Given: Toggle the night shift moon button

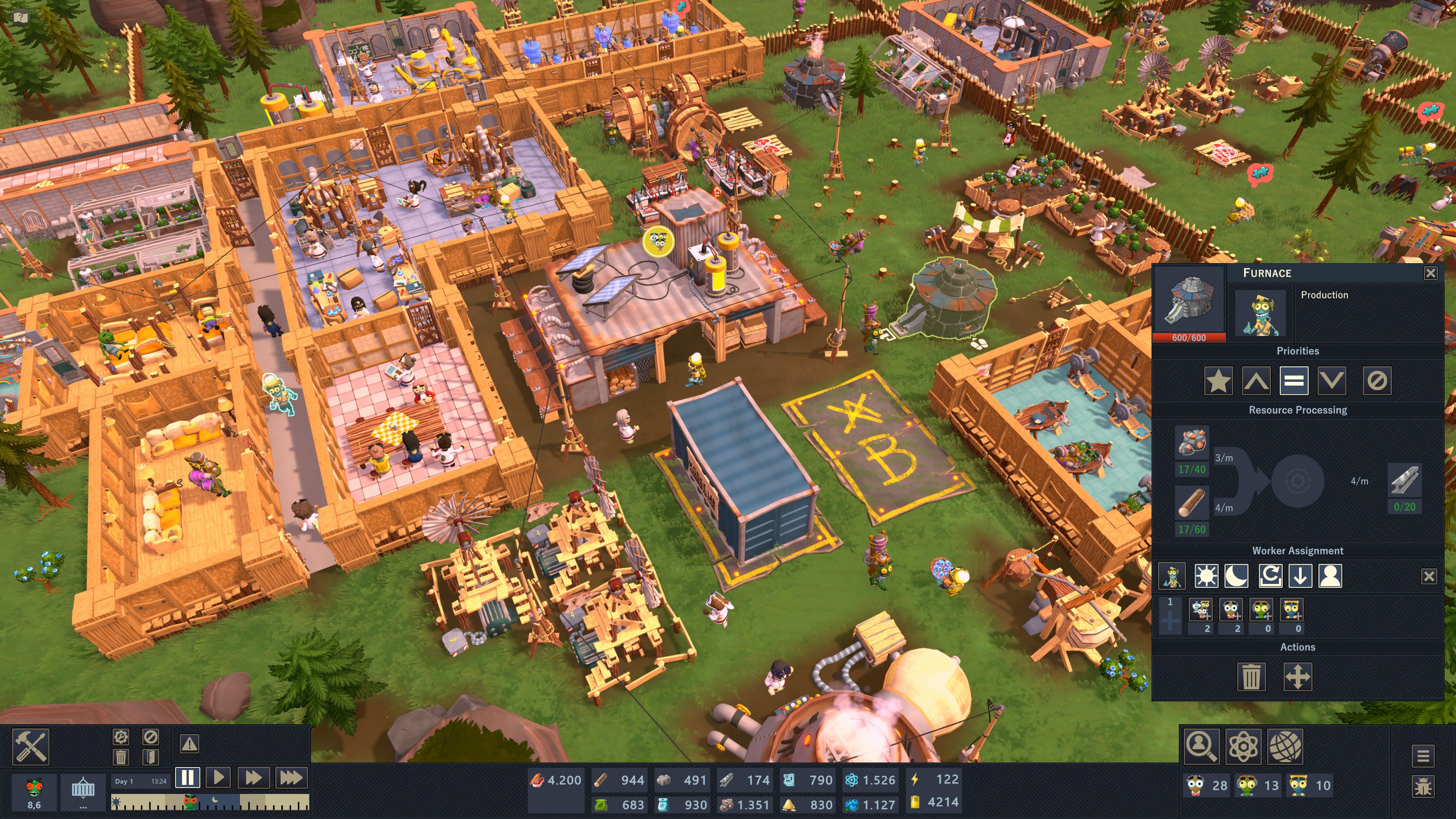Looking at the screenshot, I should (x=1236, y=576).
